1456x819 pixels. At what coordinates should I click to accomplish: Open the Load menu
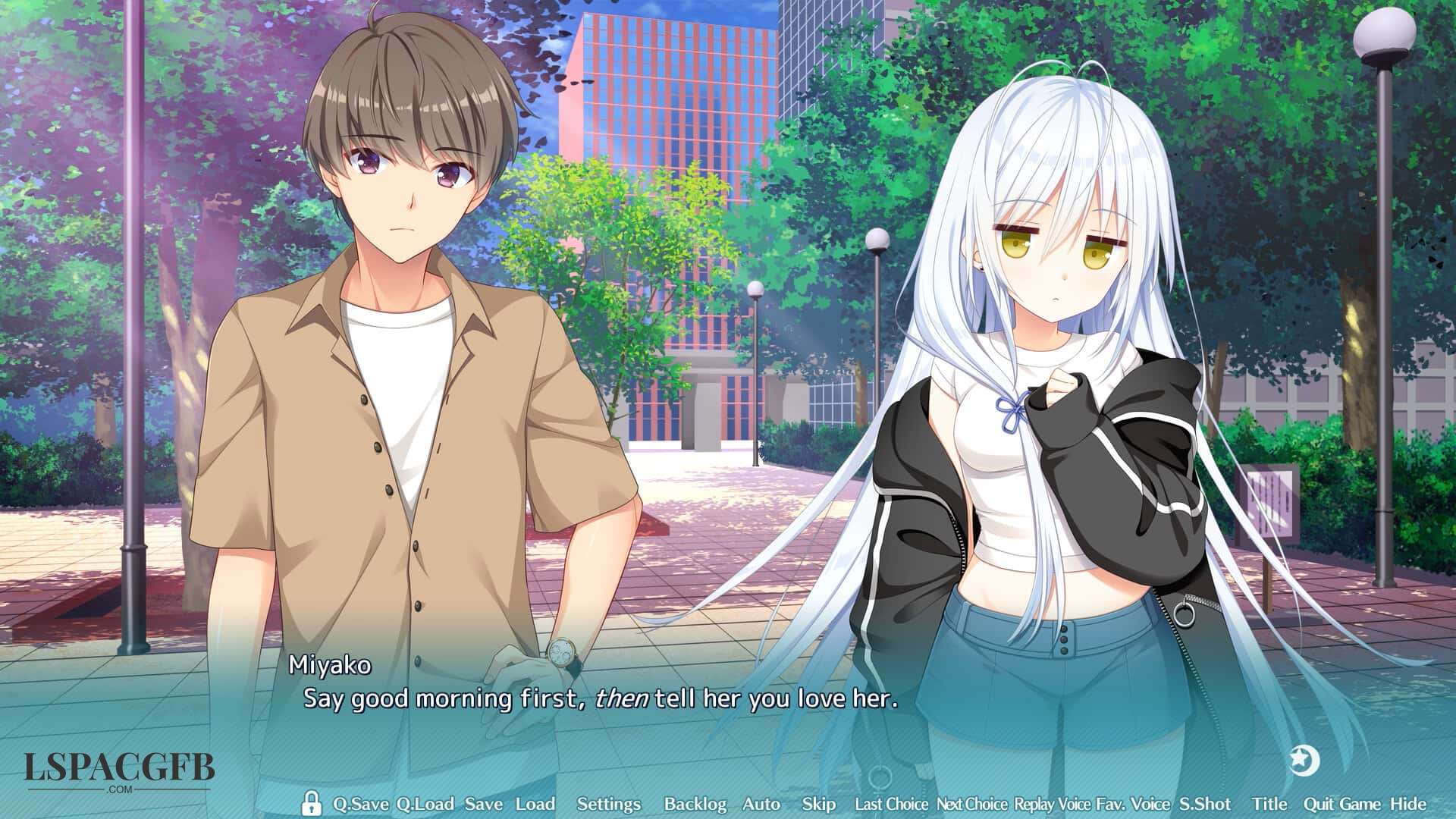pyautogui.click(x=535, y=804)
